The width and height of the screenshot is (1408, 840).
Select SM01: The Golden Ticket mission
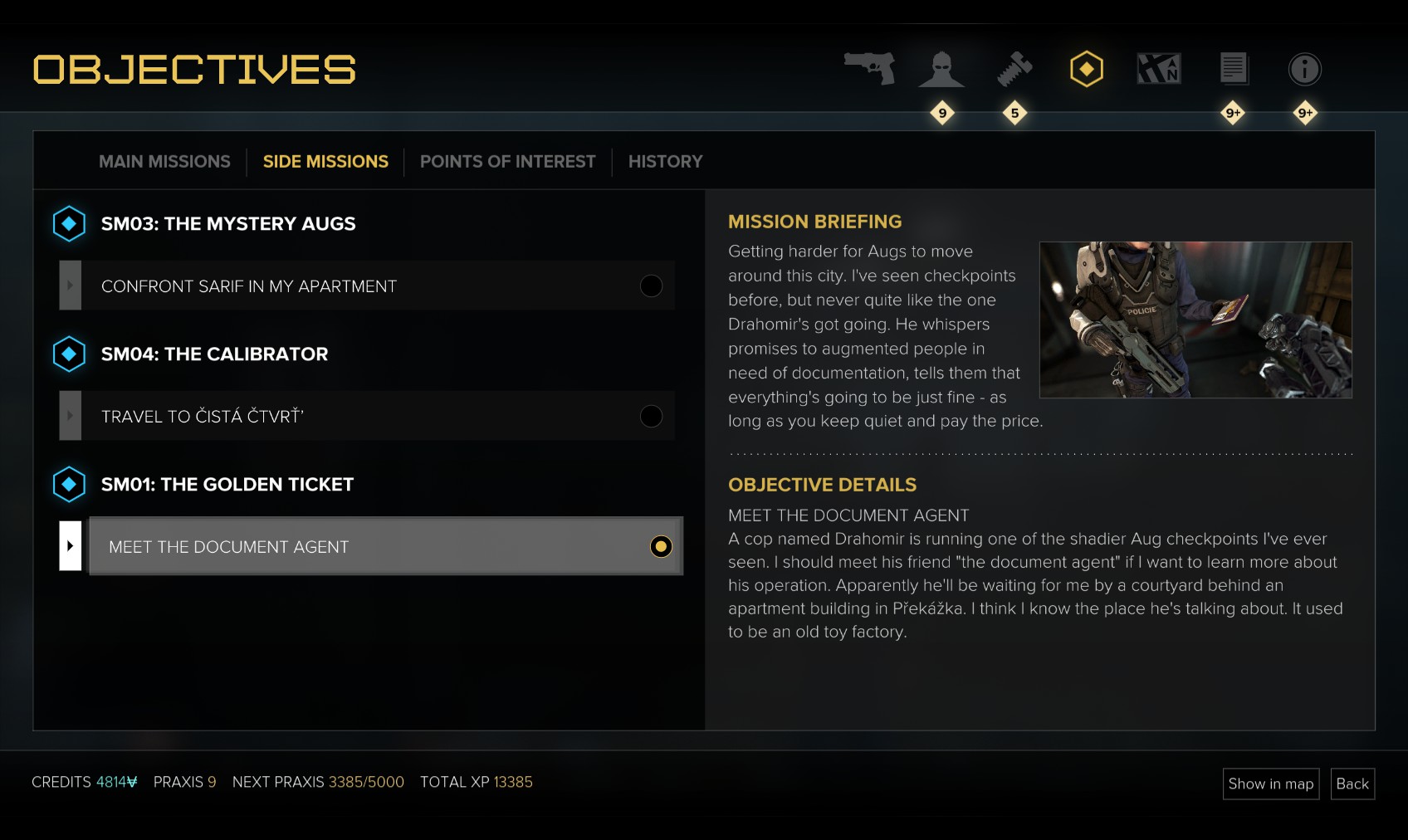point(227,485)
